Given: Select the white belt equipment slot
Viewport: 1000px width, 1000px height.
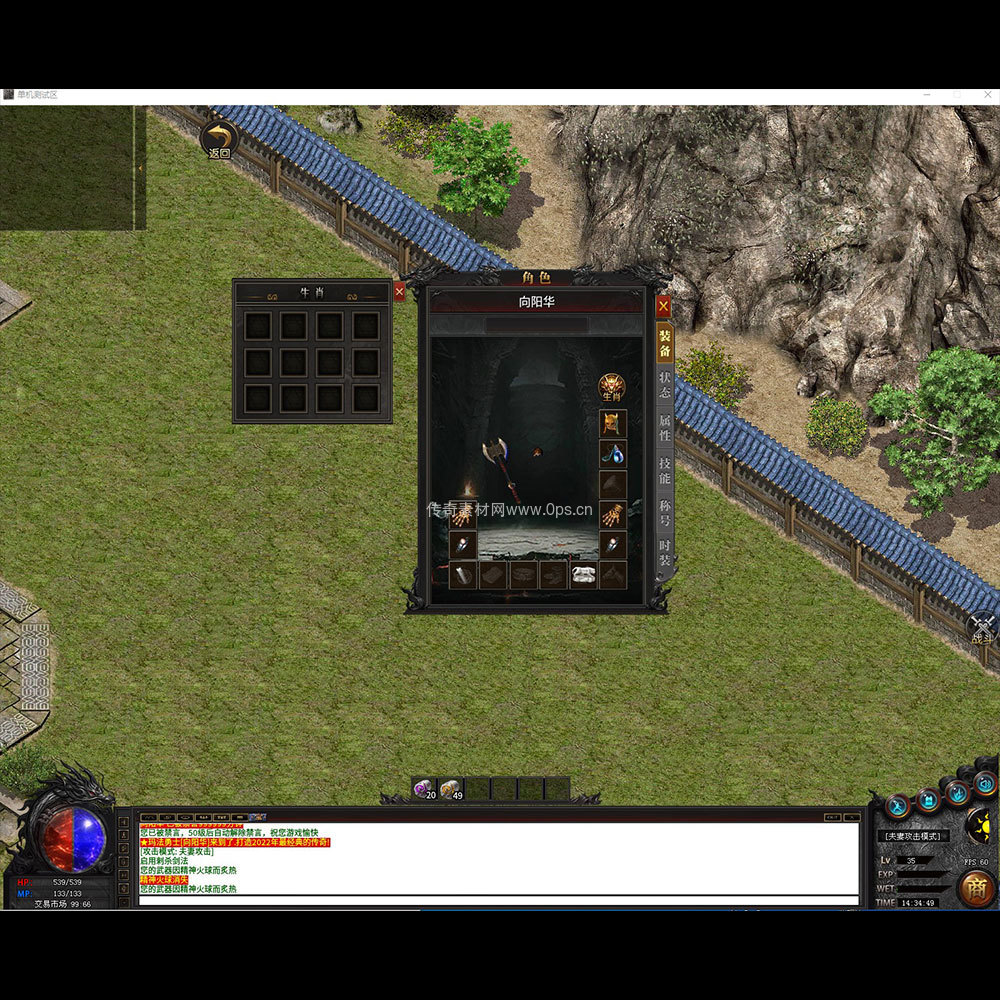Looking at the screenshot, I should point(583,575).
